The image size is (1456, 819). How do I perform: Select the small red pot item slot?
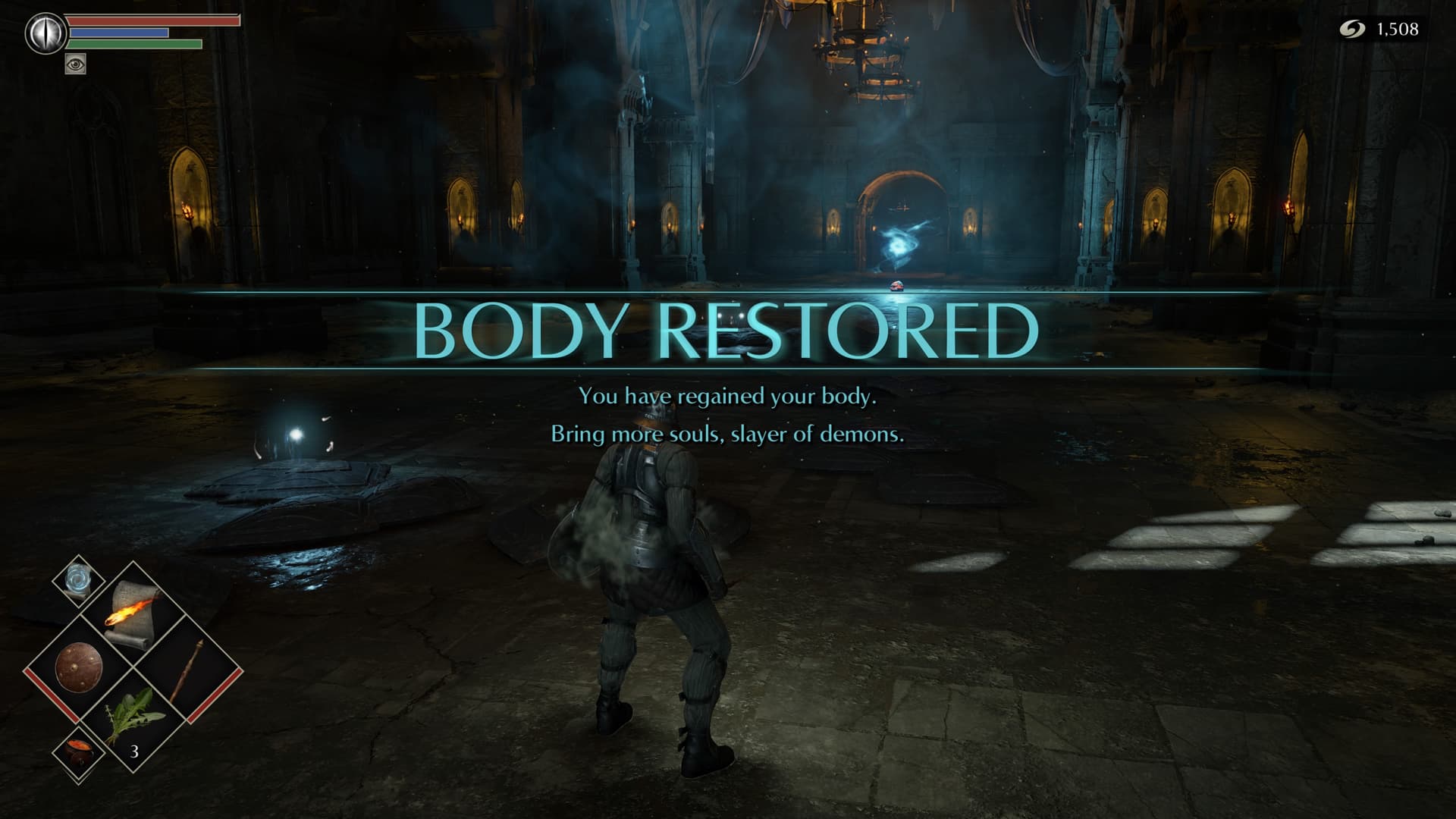click(78, 752)
